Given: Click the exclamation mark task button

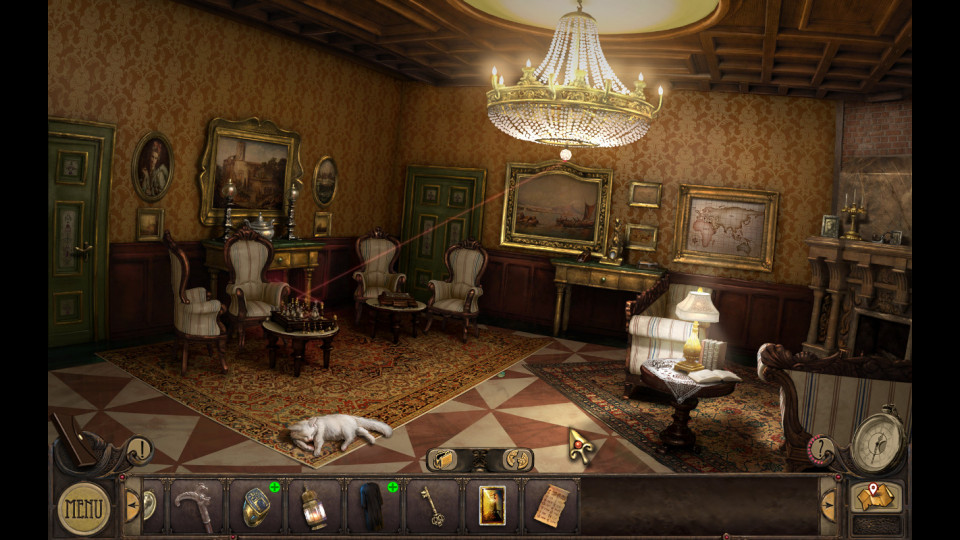Looking at the screenshot, I should (140, 450).
